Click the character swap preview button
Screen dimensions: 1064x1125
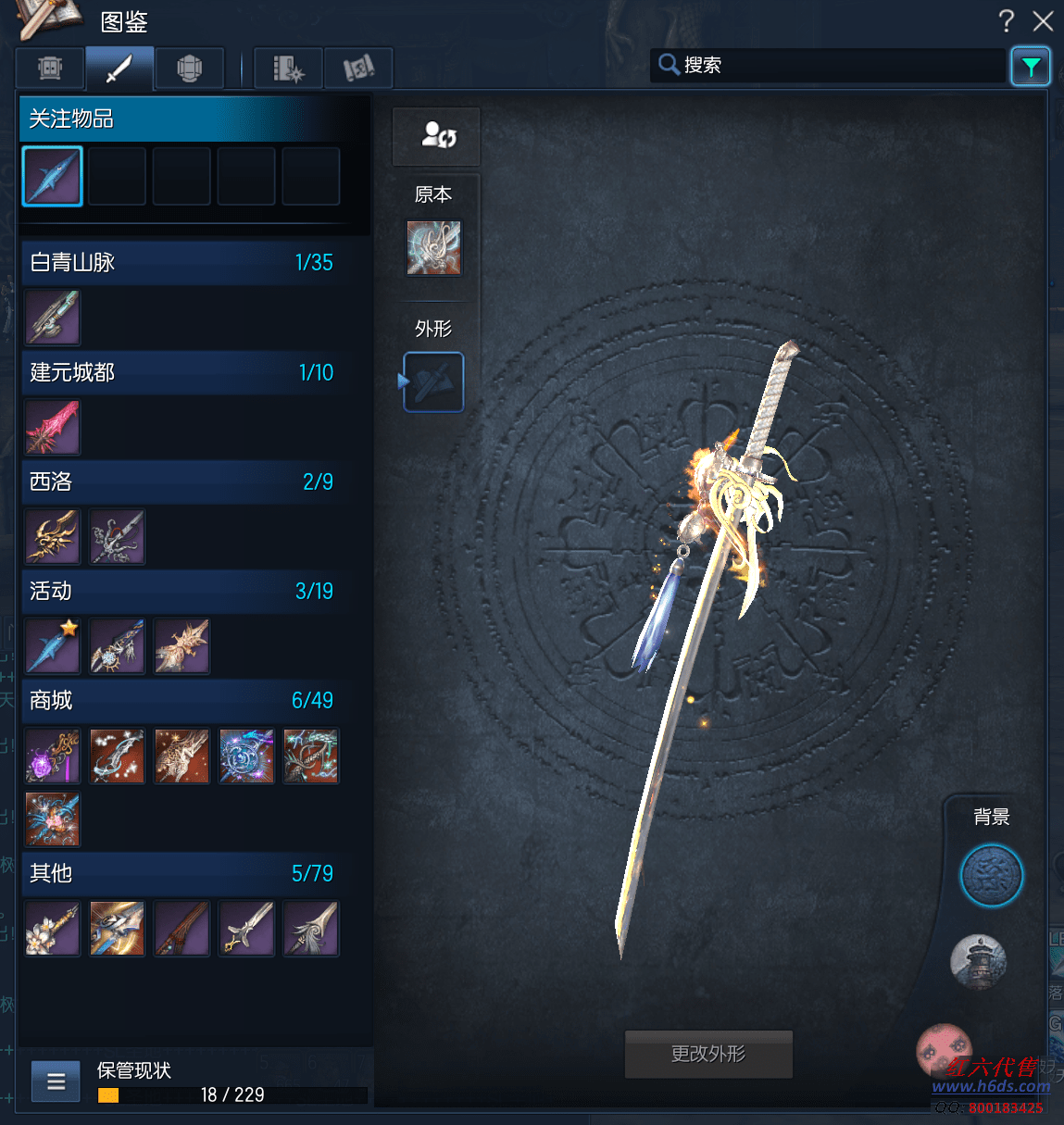pos(436,136)
